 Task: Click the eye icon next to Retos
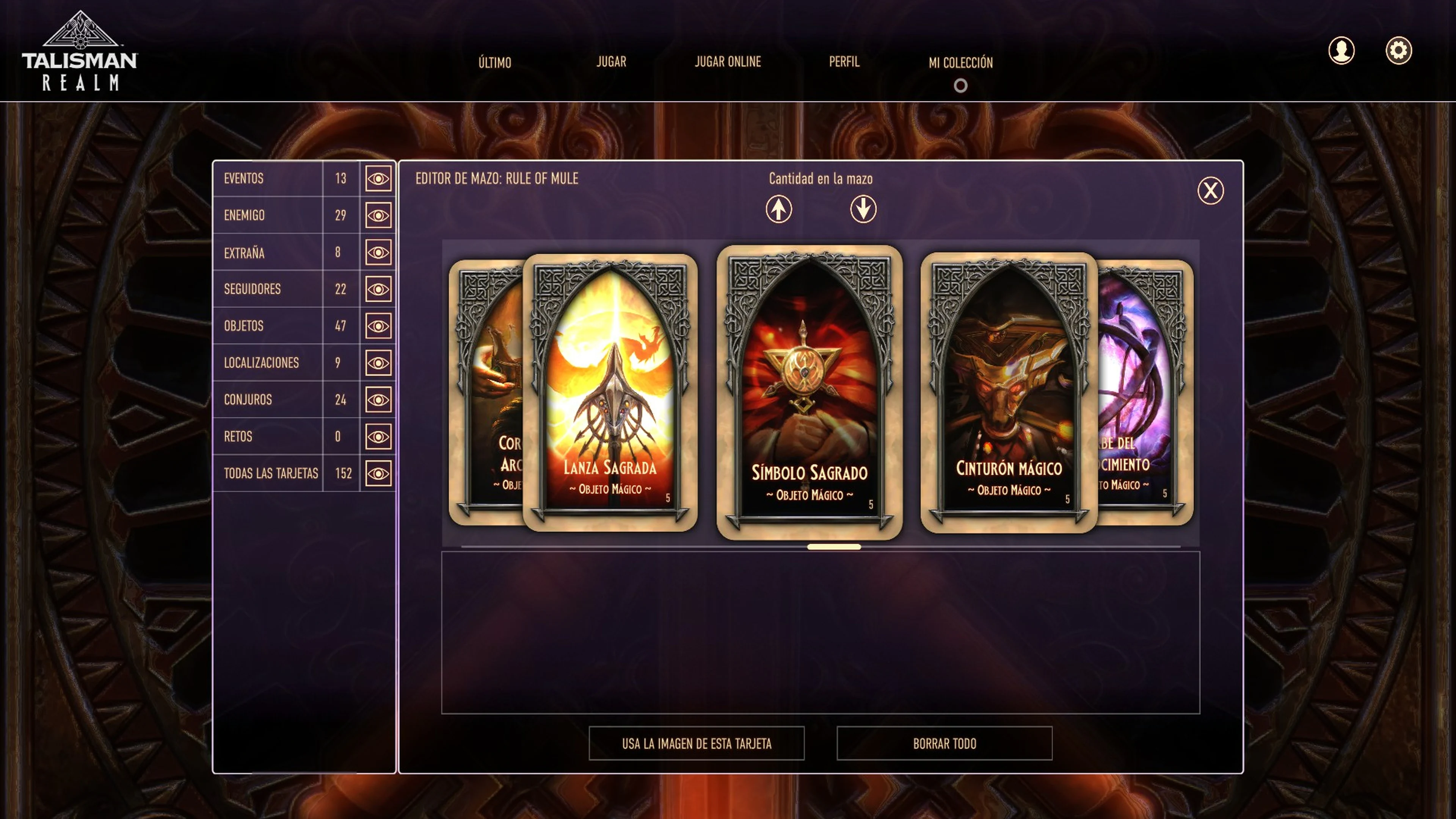[378, 436]
